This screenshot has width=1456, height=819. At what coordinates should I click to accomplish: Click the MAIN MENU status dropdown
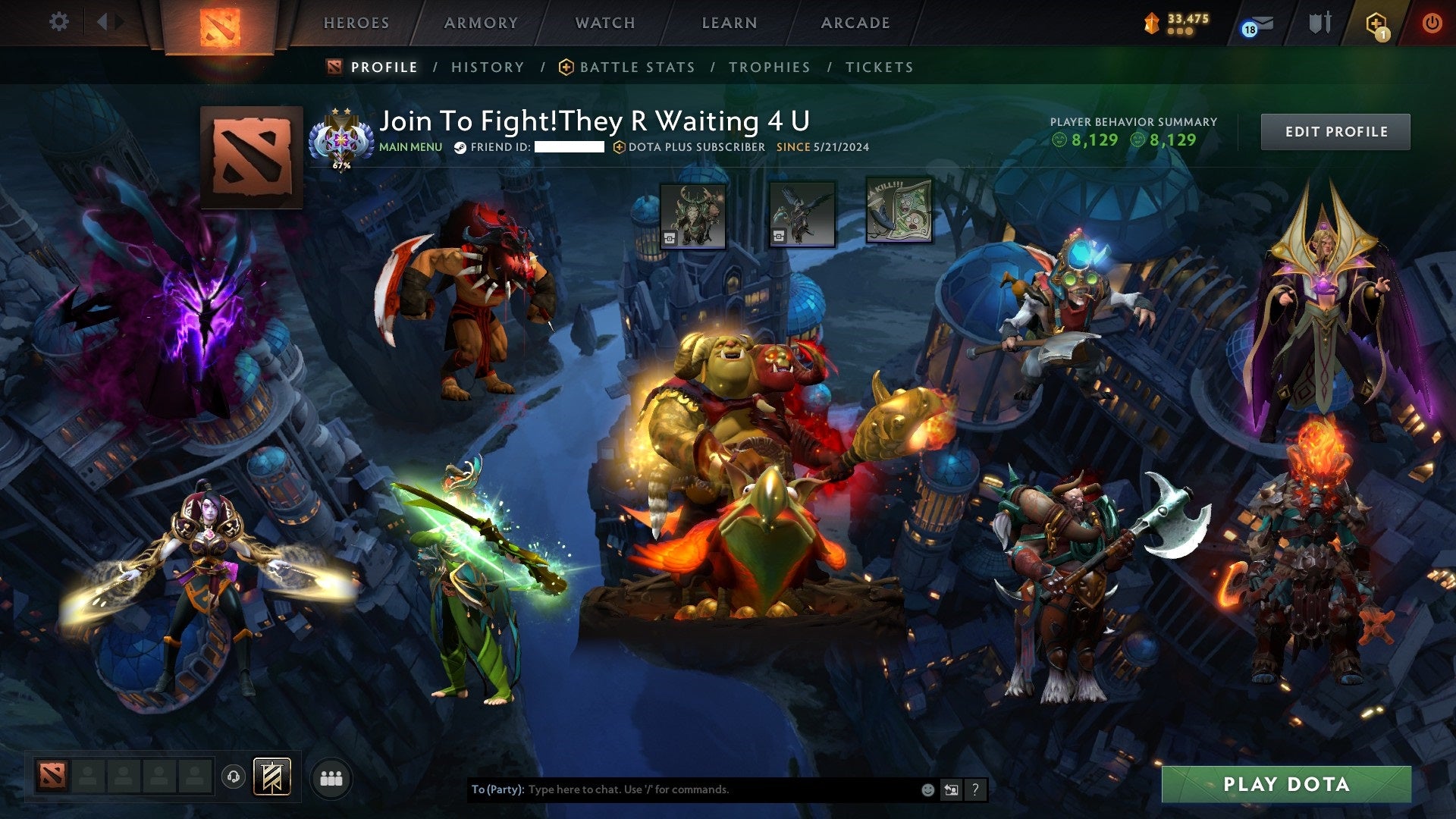(x=410, y=147)
